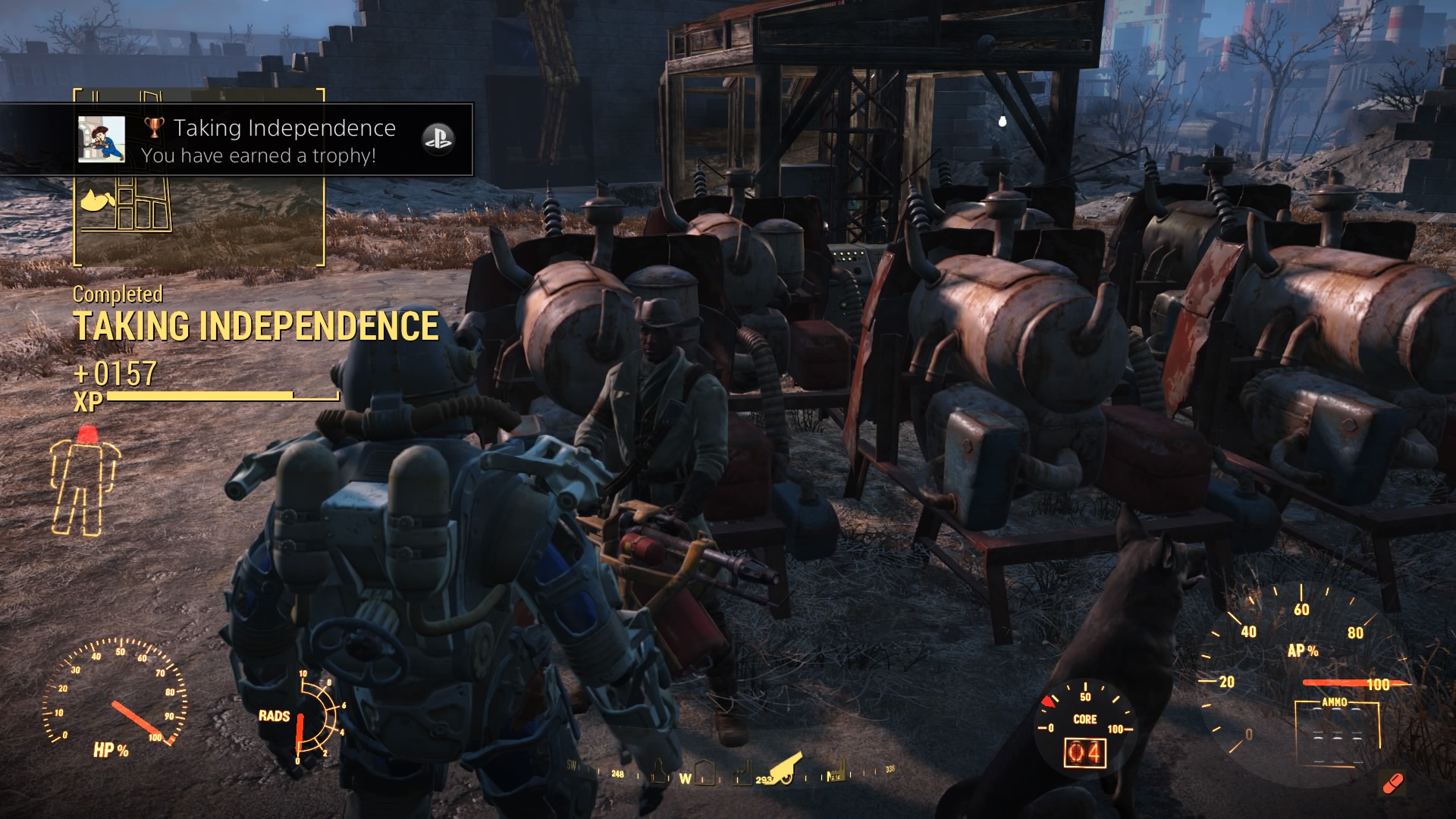
Task: Click the orange capsule icon in the corner
Action: (x=1392, y=783)
